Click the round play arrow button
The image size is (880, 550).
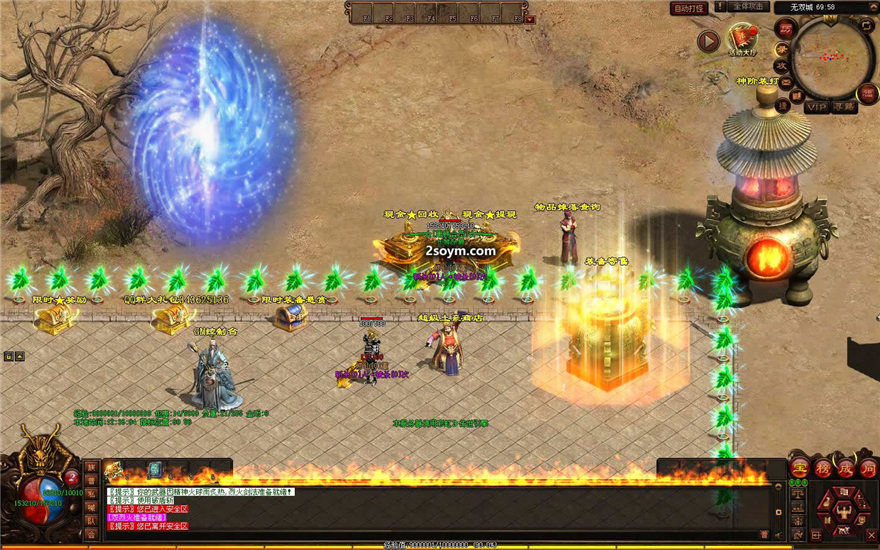click(x=709, y=41)
